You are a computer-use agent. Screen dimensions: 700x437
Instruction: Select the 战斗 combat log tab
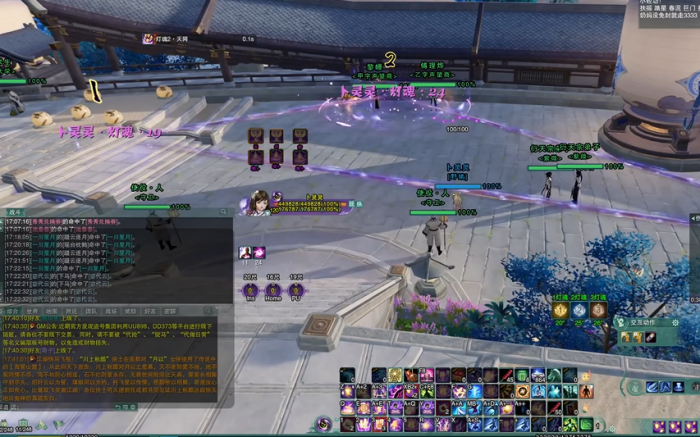(x=15, y=212)
